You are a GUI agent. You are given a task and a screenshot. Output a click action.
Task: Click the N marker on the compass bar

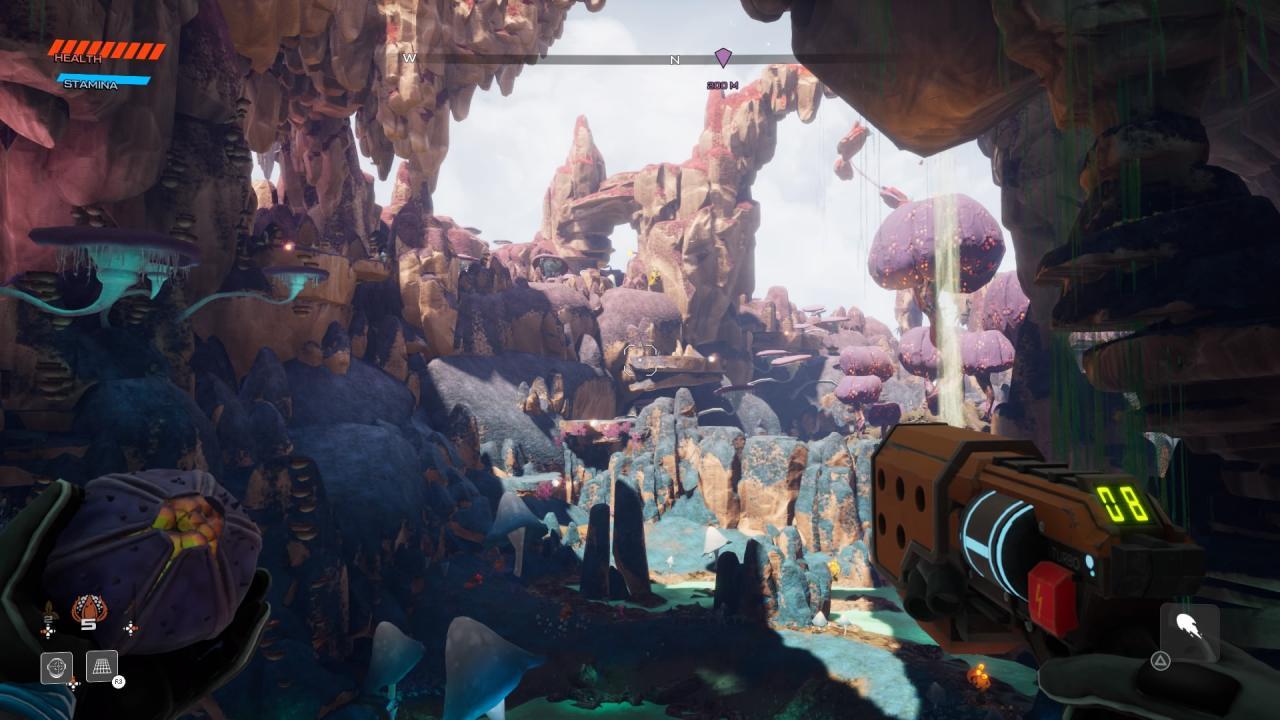tap(674, 61)
